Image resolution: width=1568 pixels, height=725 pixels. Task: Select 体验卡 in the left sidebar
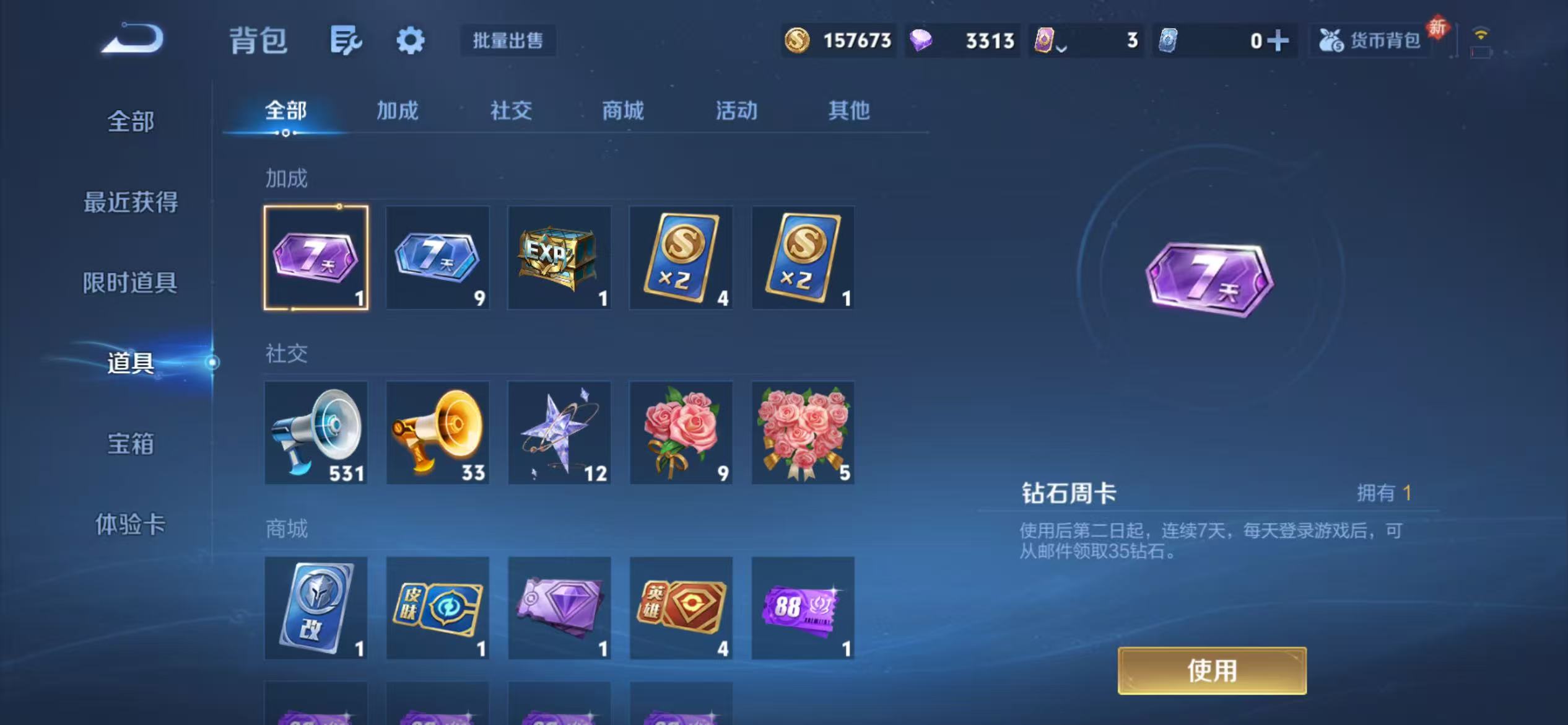click(x=130, y=525)
